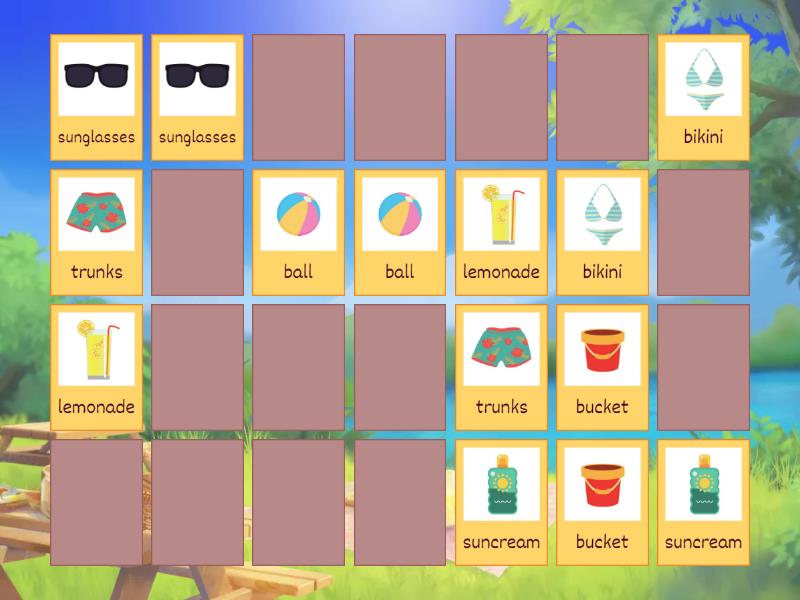The height and width of the screenshot is (600, 800).
Task: Select the bikini card beside the lemonade card
Action: click(x=602, y=232)
